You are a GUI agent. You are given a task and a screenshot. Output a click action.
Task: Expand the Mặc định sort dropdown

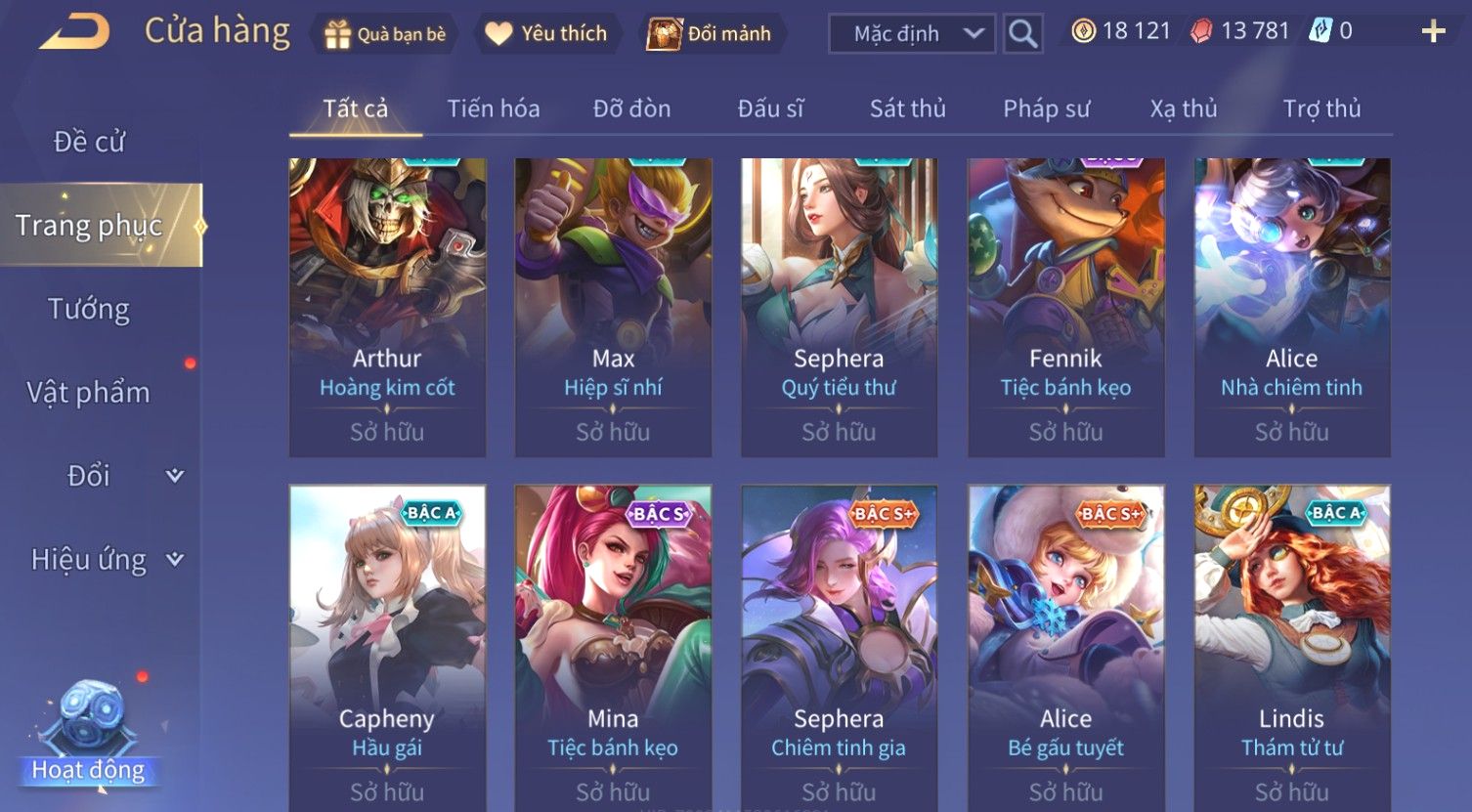[x=911, y=34]
